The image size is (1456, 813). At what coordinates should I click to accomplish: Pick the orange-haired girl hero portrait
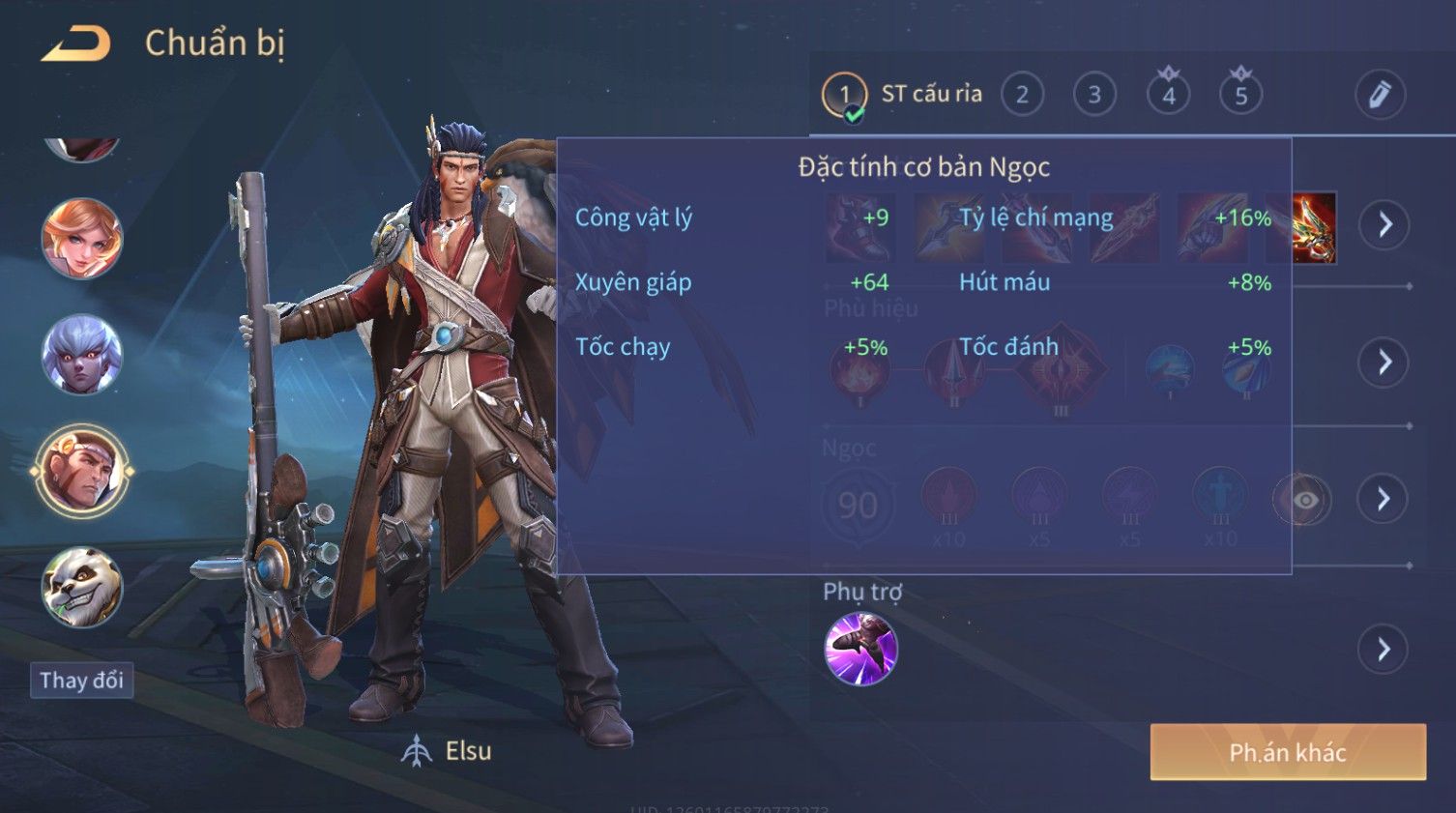82,239
